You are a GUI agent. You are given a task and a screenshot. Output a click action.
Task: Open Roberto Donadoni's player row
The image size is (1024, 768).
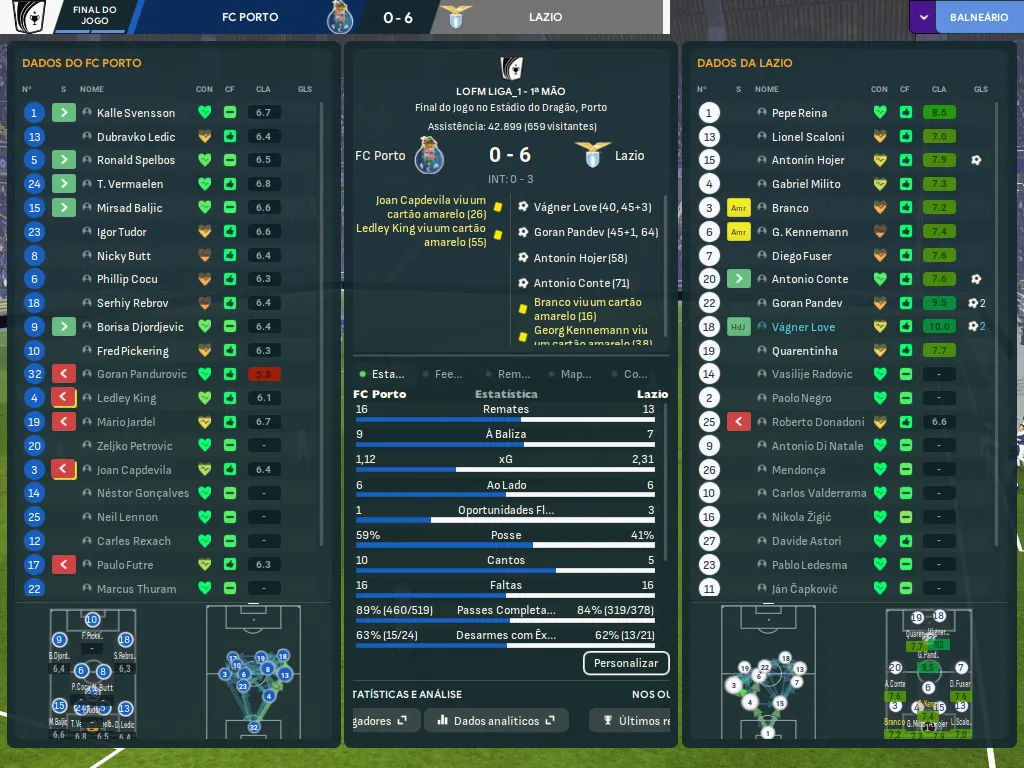click(818, 422)
